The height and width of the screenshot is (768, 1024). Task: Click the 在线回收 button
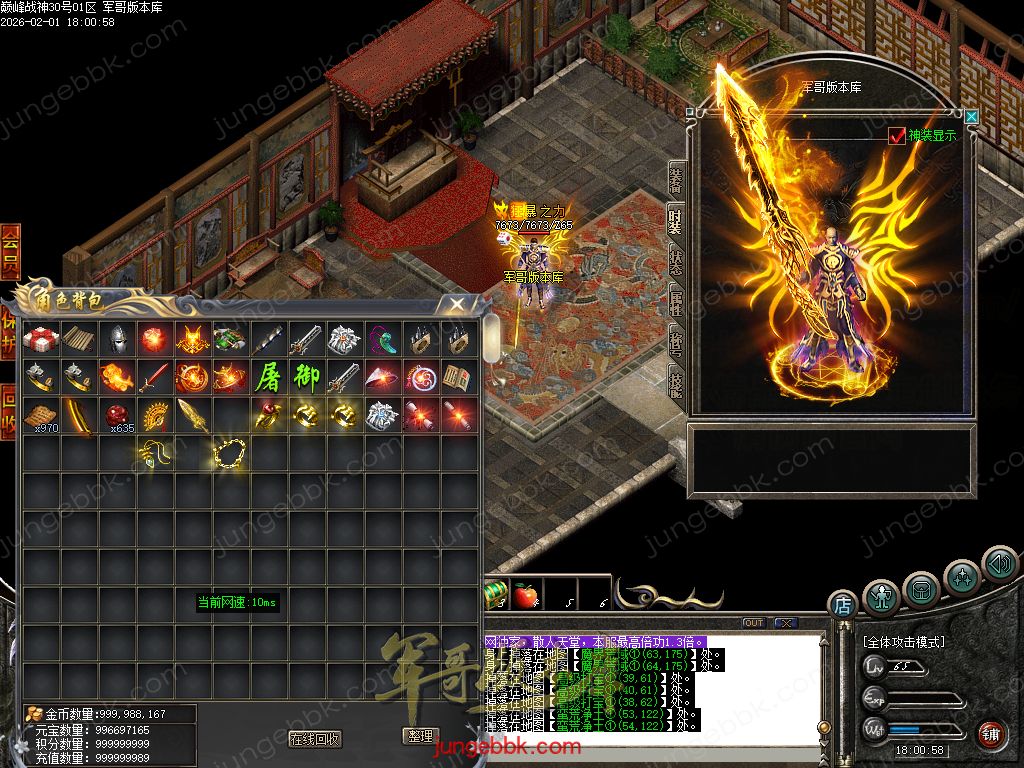[314, 739]
